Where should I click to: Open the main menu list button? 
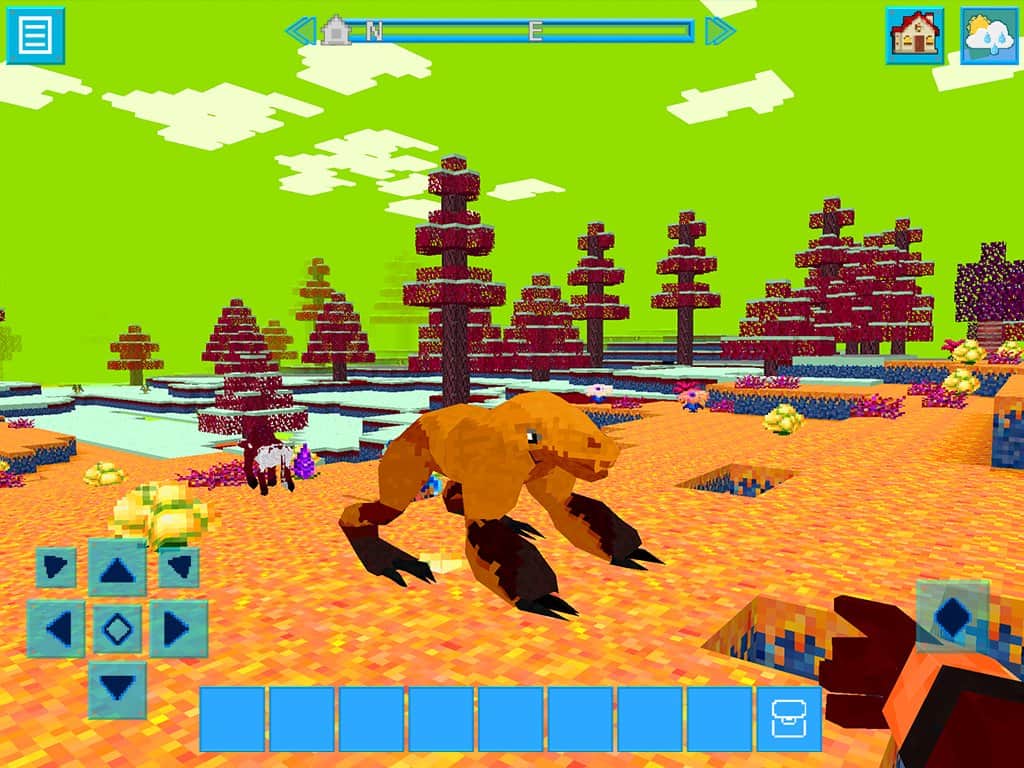(x=35, y=35)
